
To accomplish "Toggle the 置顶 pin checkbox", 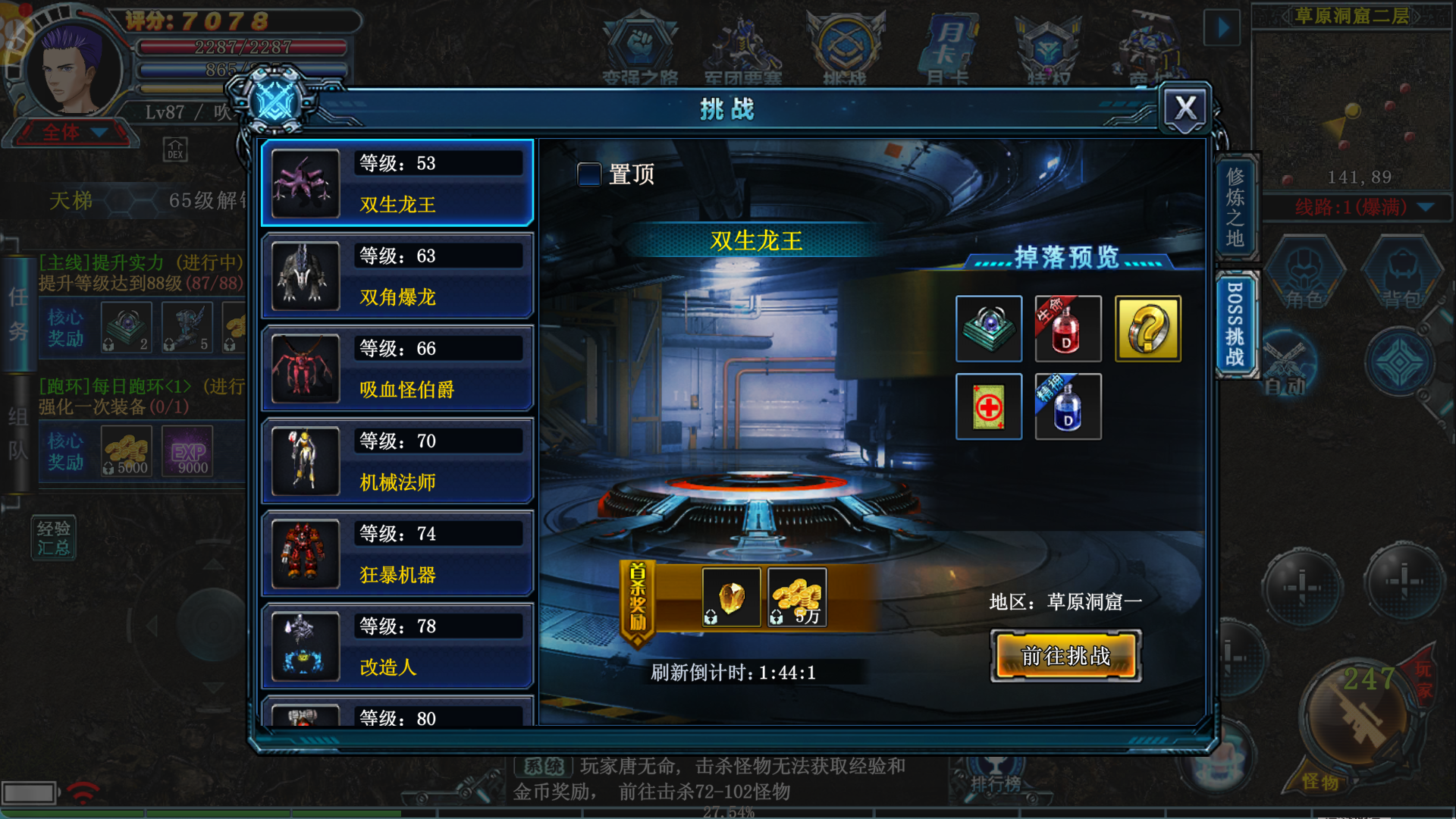I will click(589, 174).
